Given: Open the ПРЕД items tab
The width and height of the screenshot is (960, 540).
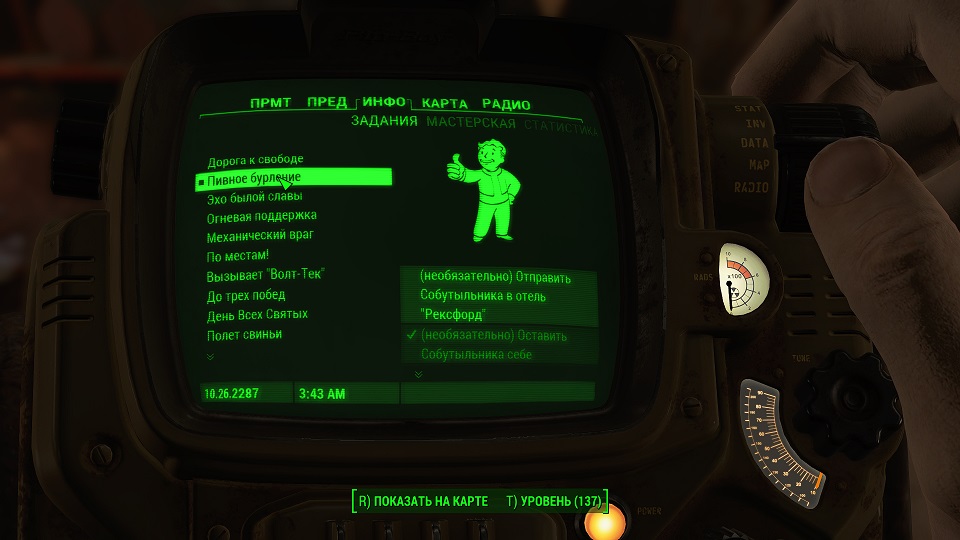Looking at the screenshot, I should [x=326, y=103].
